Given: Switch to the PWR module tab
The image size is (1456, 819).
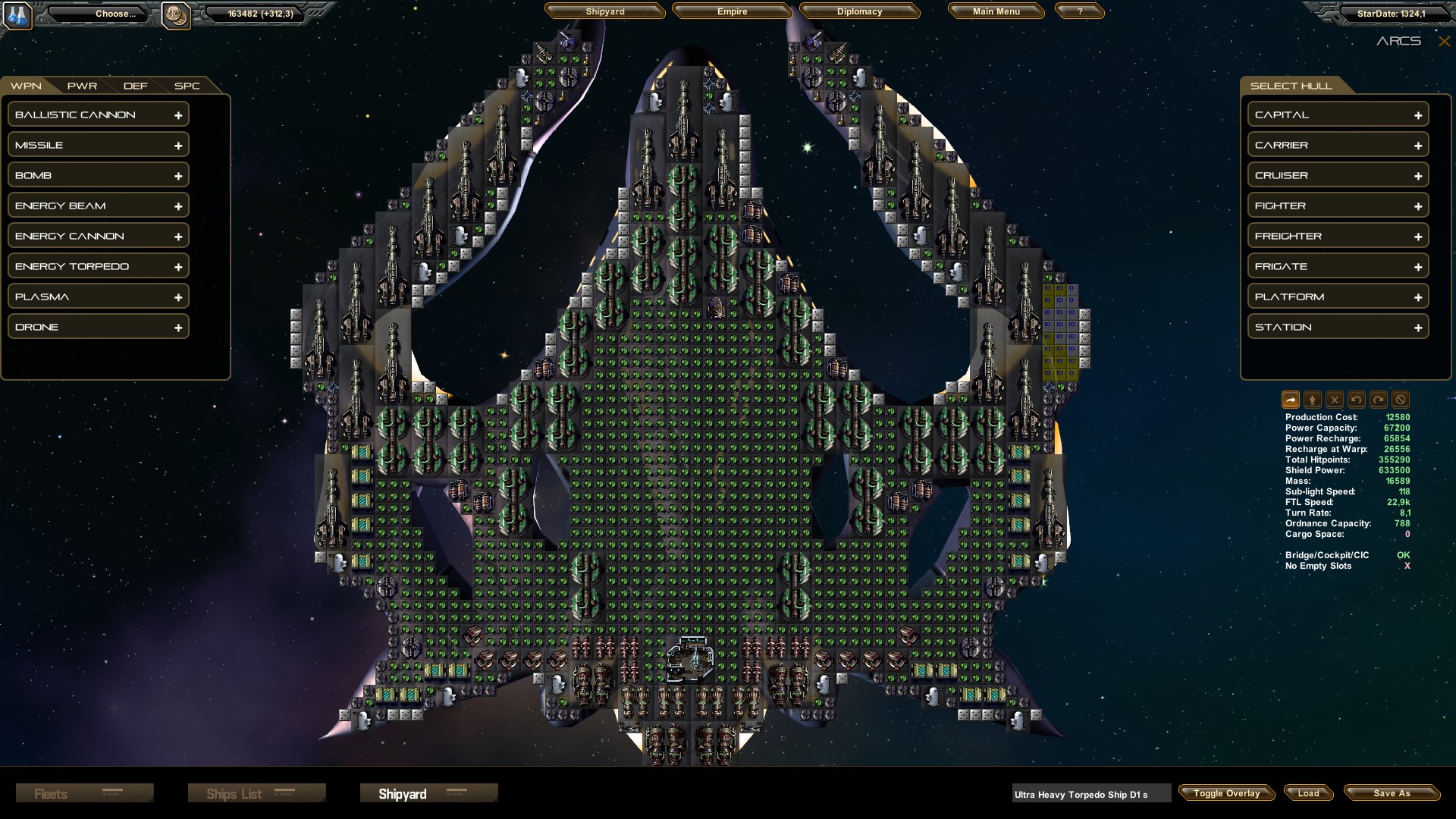Looking at the screenshot, I should click(82, 86).
